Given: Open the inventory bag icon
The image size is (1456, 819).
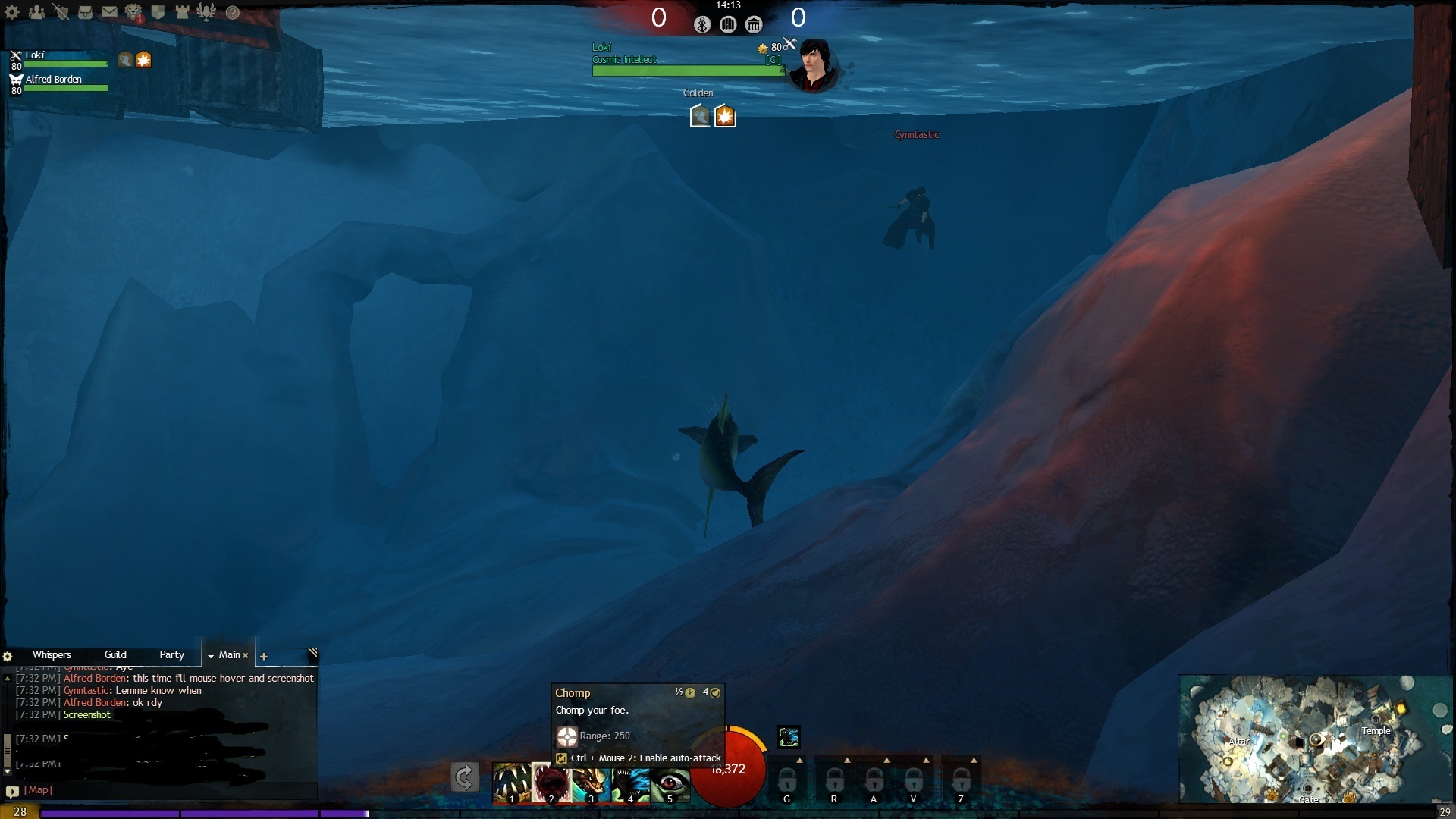Looking at the screenshot, I should 85,12.
